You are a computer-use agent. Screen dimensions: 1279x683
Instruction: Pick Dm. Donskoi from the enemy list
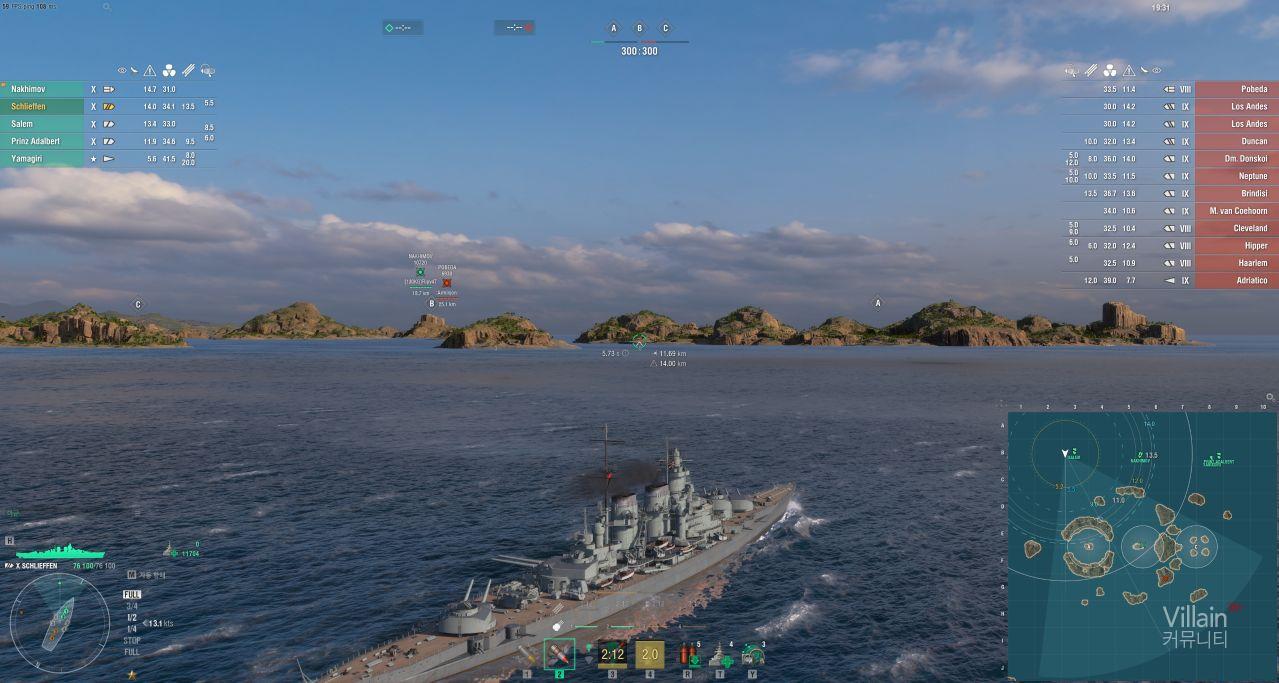1236,159
